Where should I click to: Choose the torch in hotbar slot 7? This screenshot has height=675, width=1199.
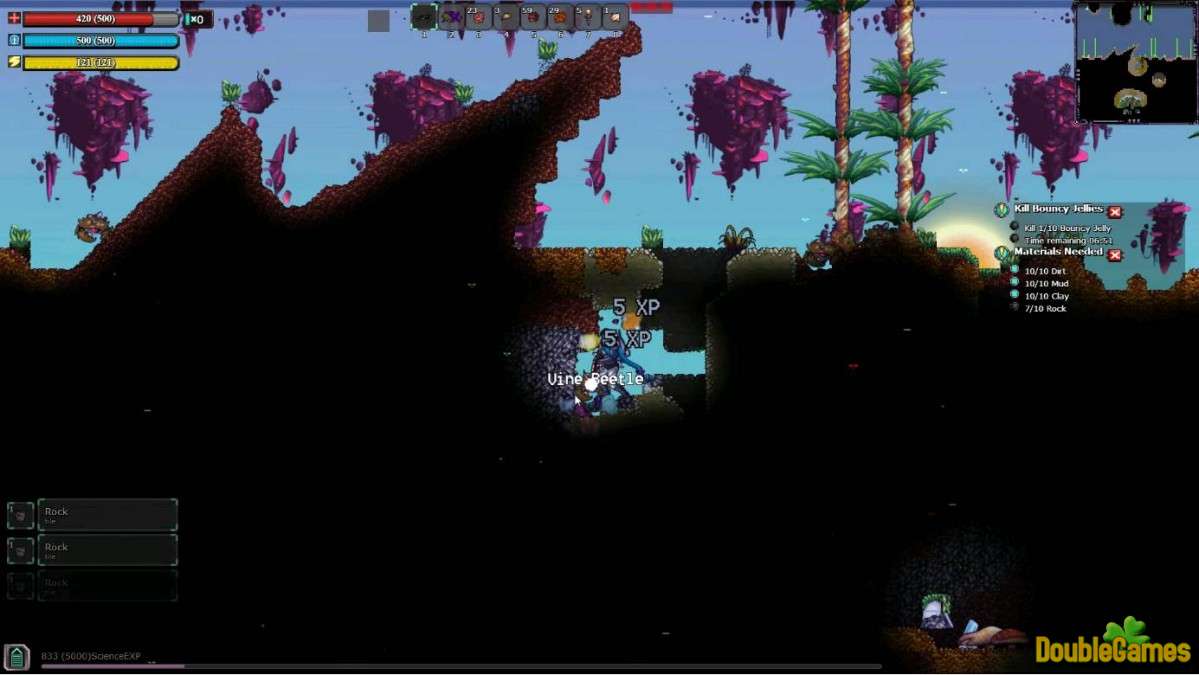click(x=588, y=17)
